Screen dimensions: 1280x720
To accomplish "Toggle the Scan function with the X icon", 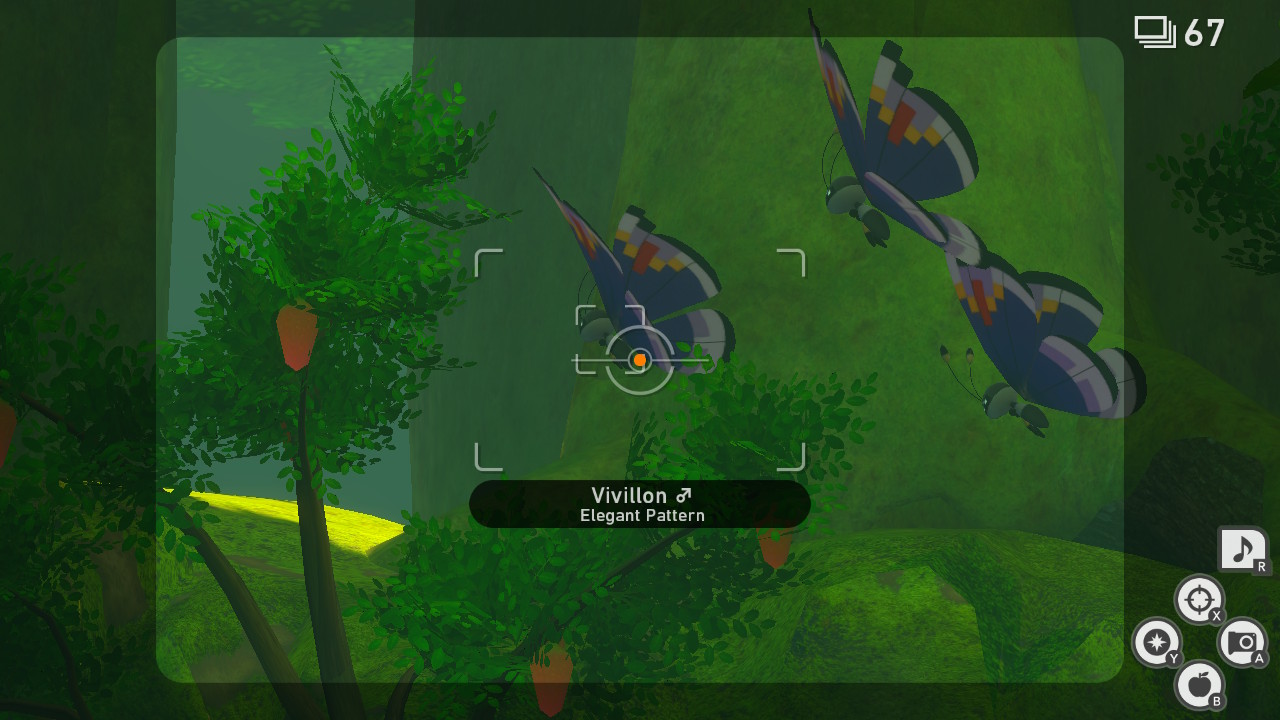I will tap(1199, 601).
